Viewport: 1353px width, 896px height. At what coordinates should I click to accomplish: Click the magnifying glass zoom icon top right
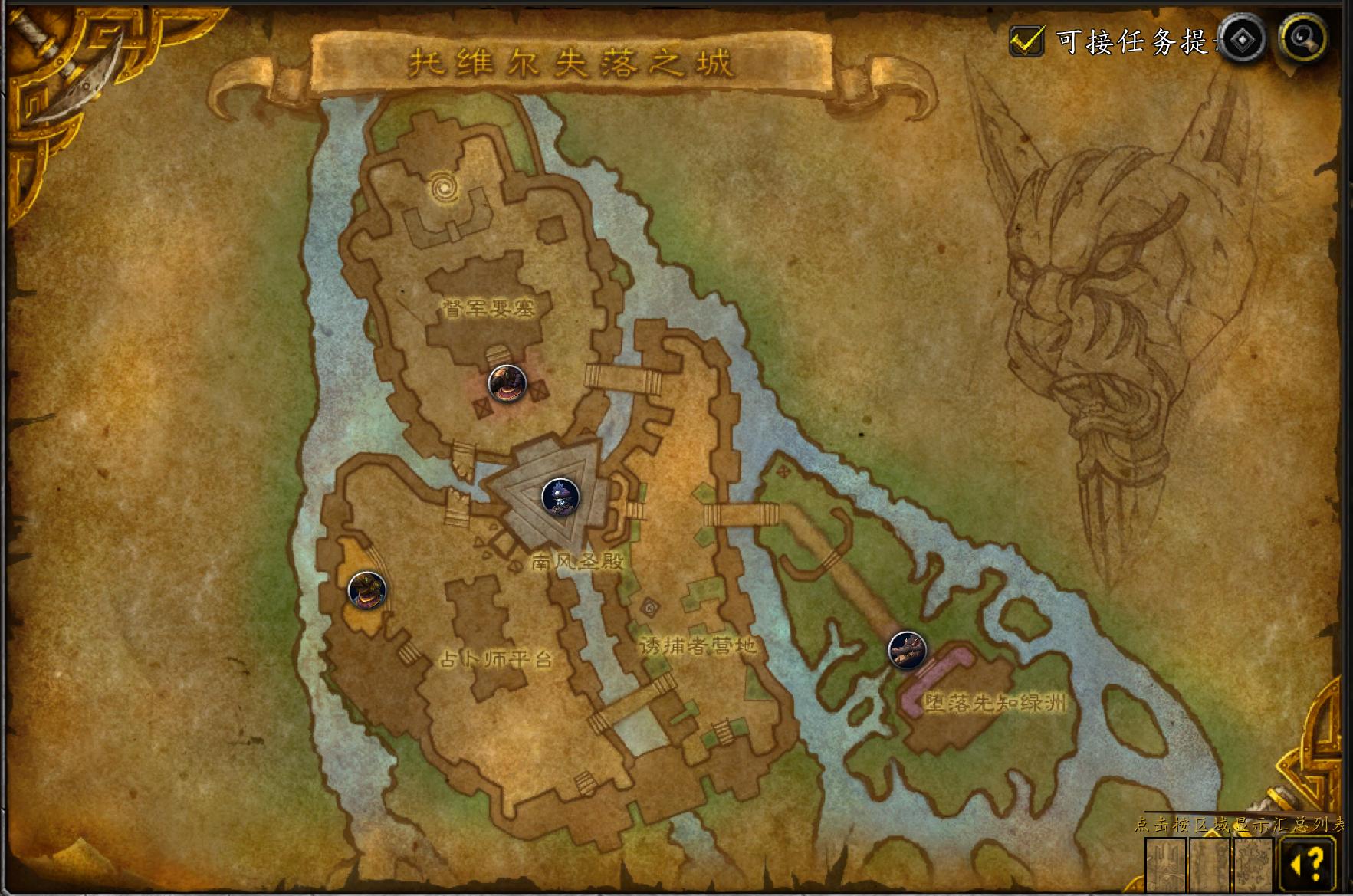coord(1303,38)
